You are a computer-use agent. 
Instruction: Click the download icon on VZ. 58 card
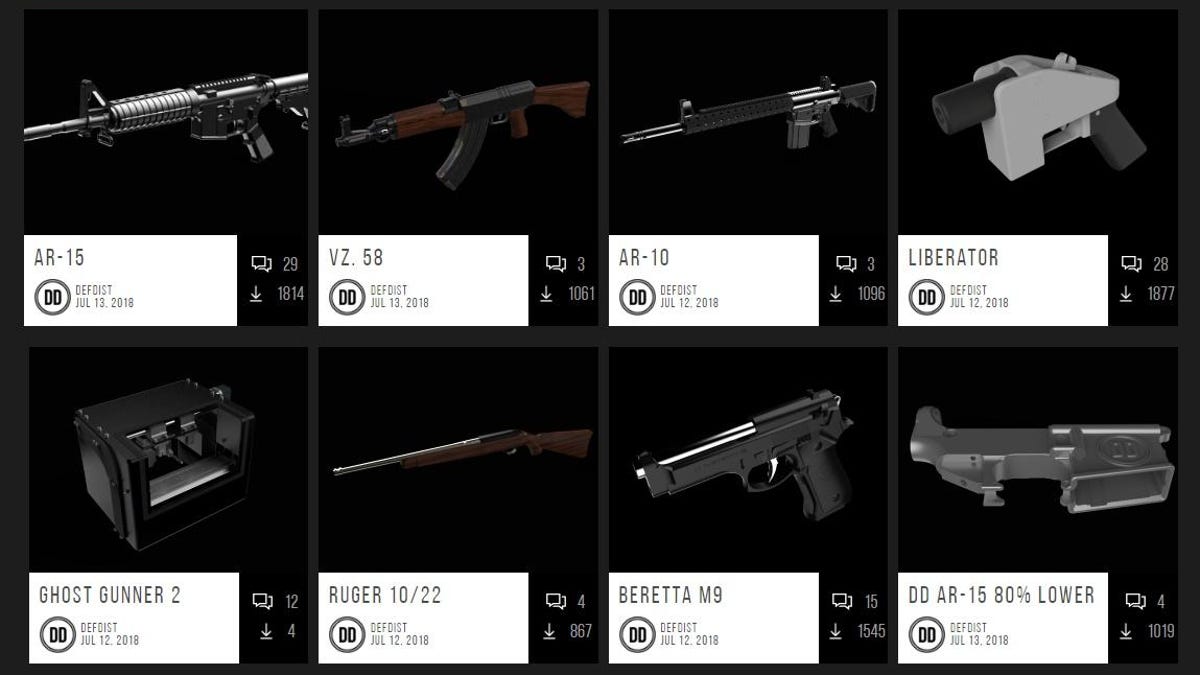click(547, 294)
